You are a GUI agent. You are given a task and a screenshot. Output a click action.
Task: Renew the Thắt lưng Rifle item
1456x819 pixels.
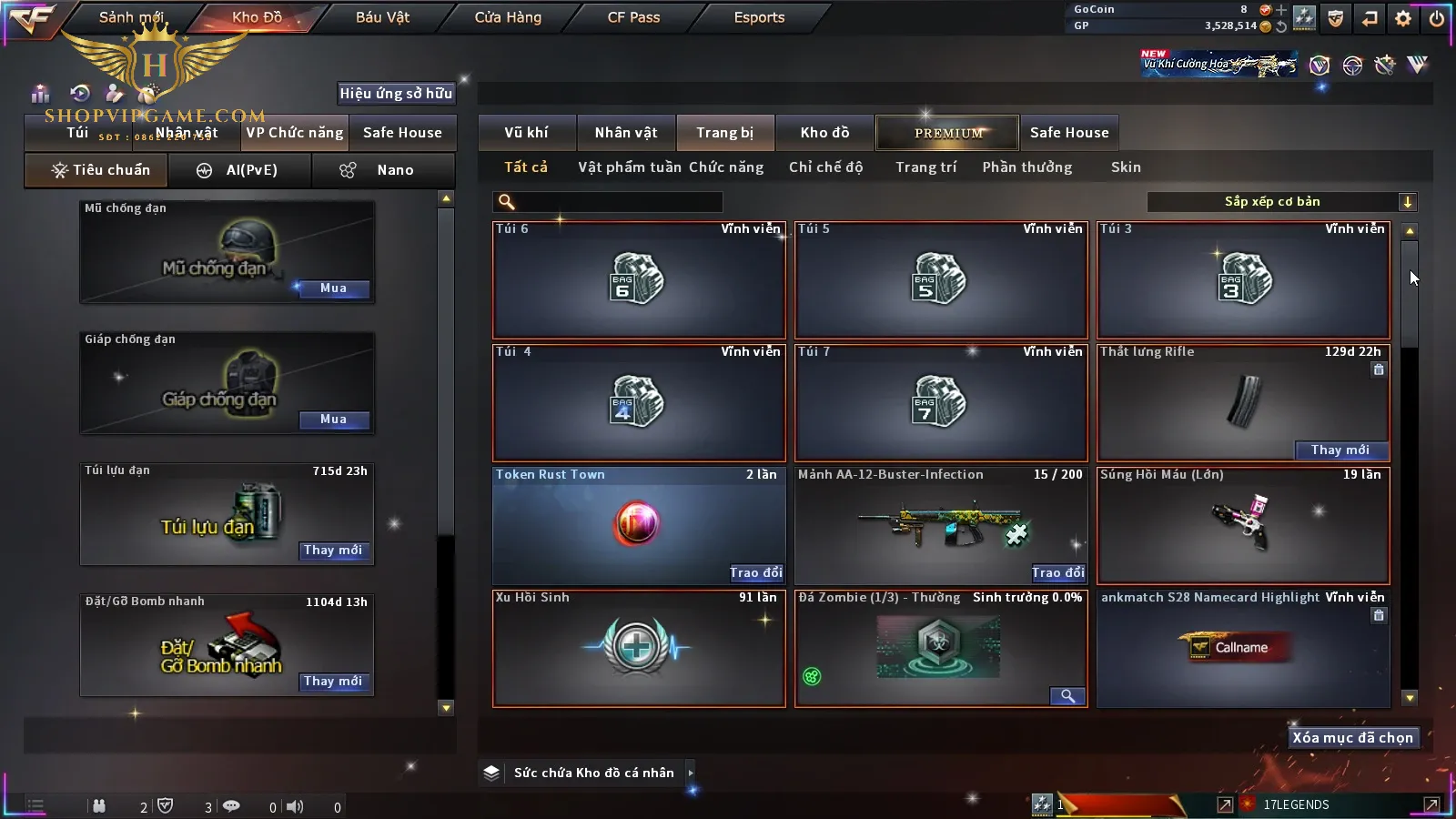[x=1340, y=450]
